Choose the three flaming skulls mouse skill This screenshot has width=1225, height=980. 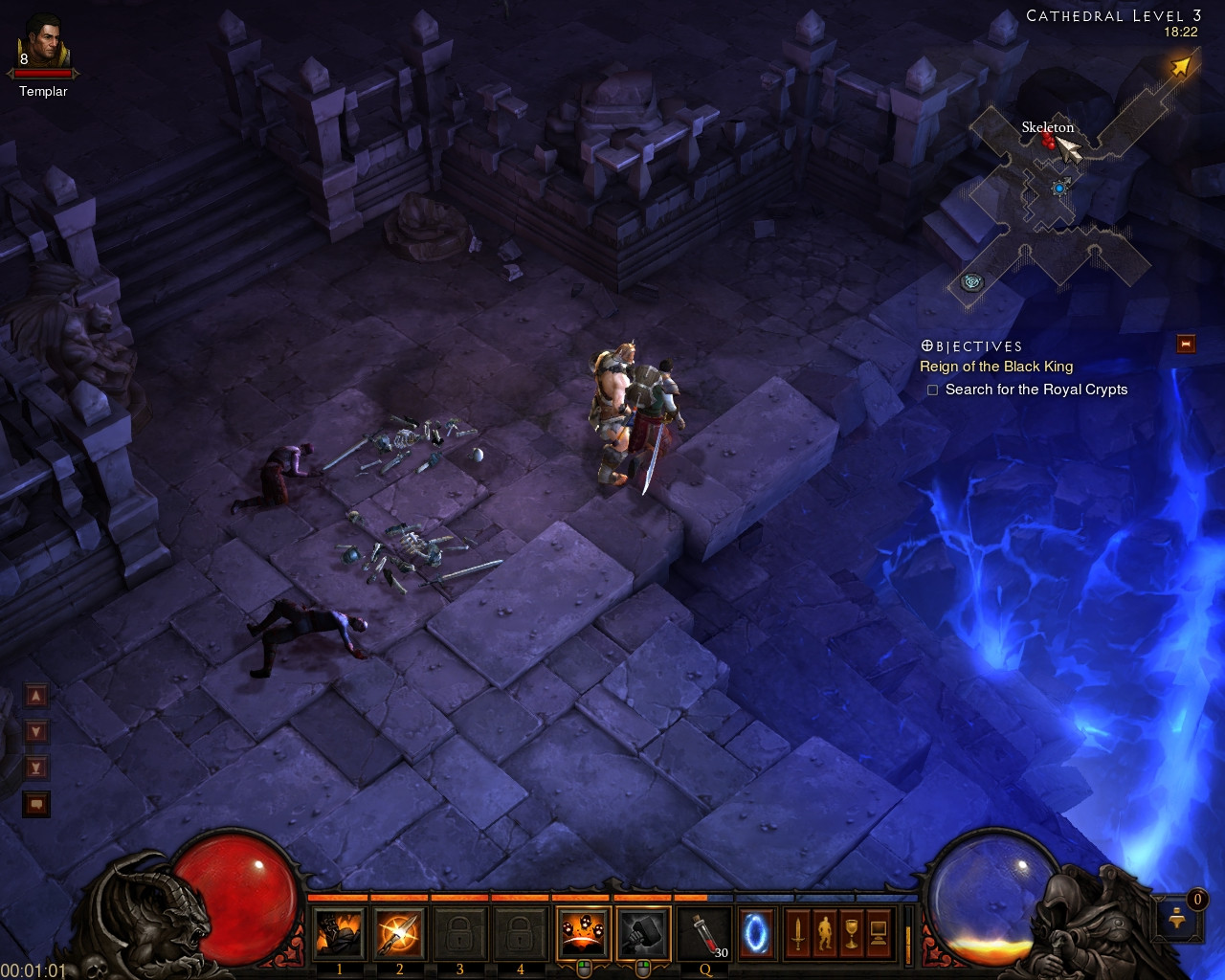583,933
